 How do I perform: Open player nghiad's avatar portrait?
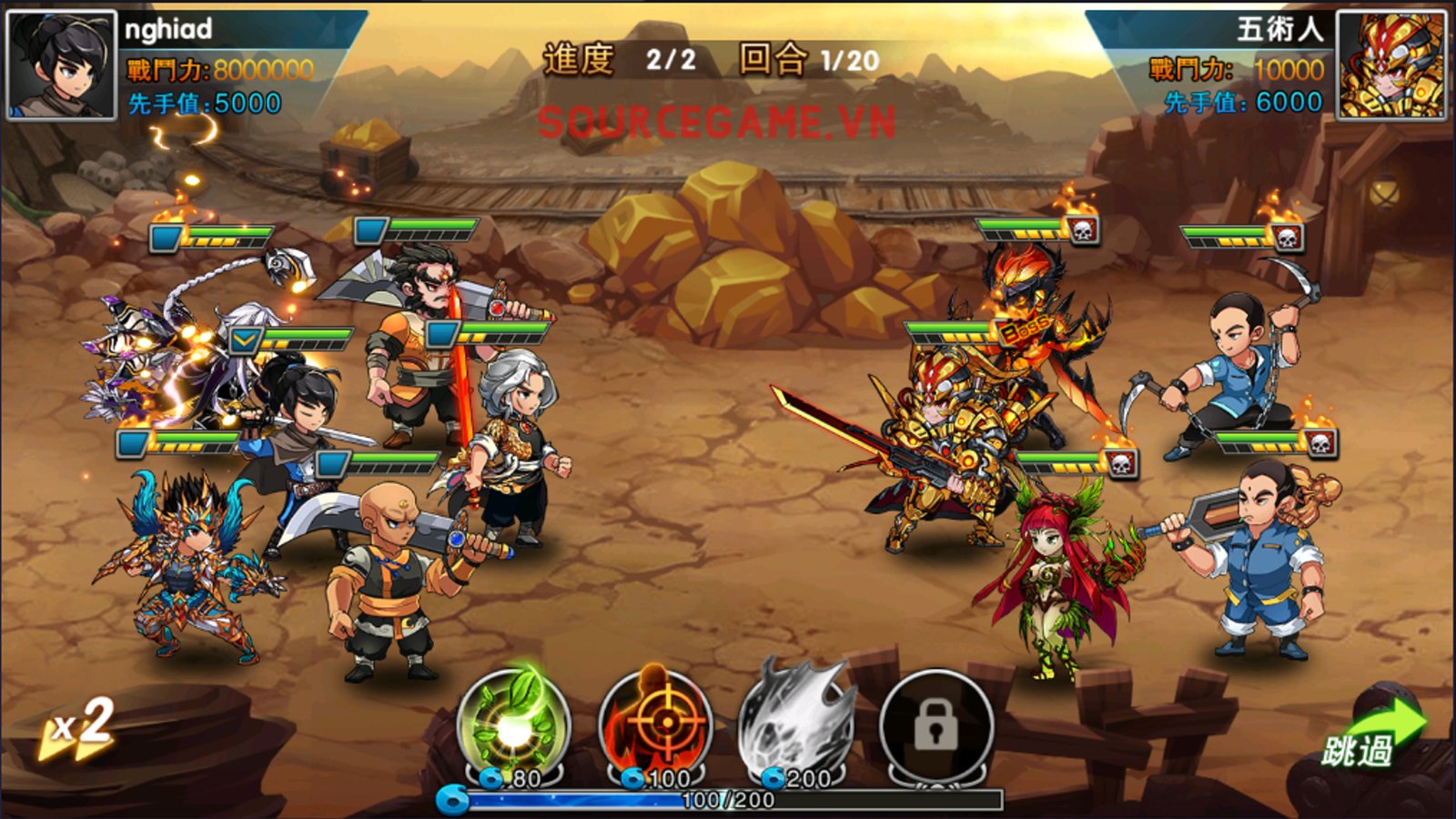(62, 66)
